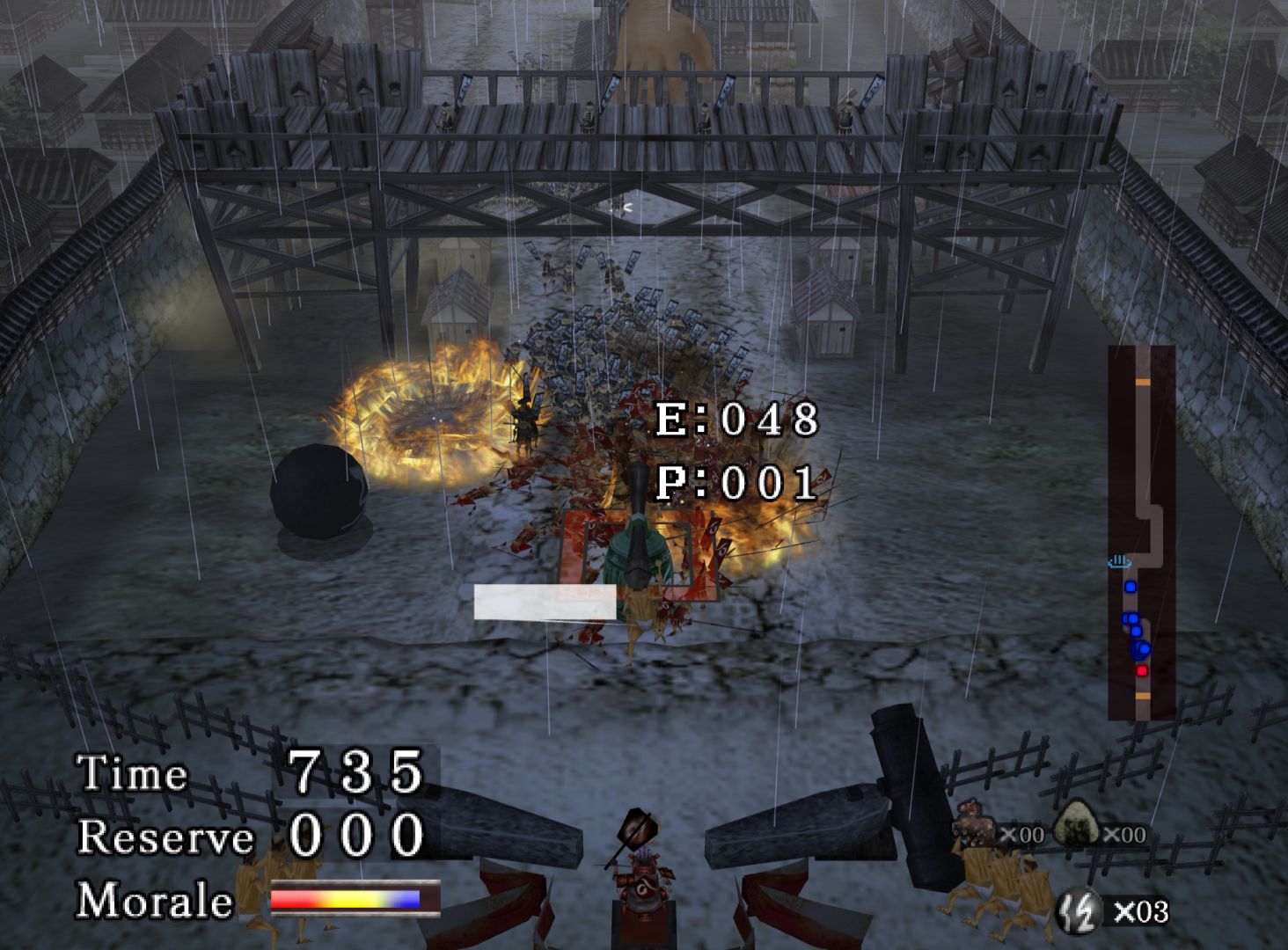This screenshot has height=950, width=1288.
Task: Activate the lightning orb special icon
Action: (x=1079, y=910)
